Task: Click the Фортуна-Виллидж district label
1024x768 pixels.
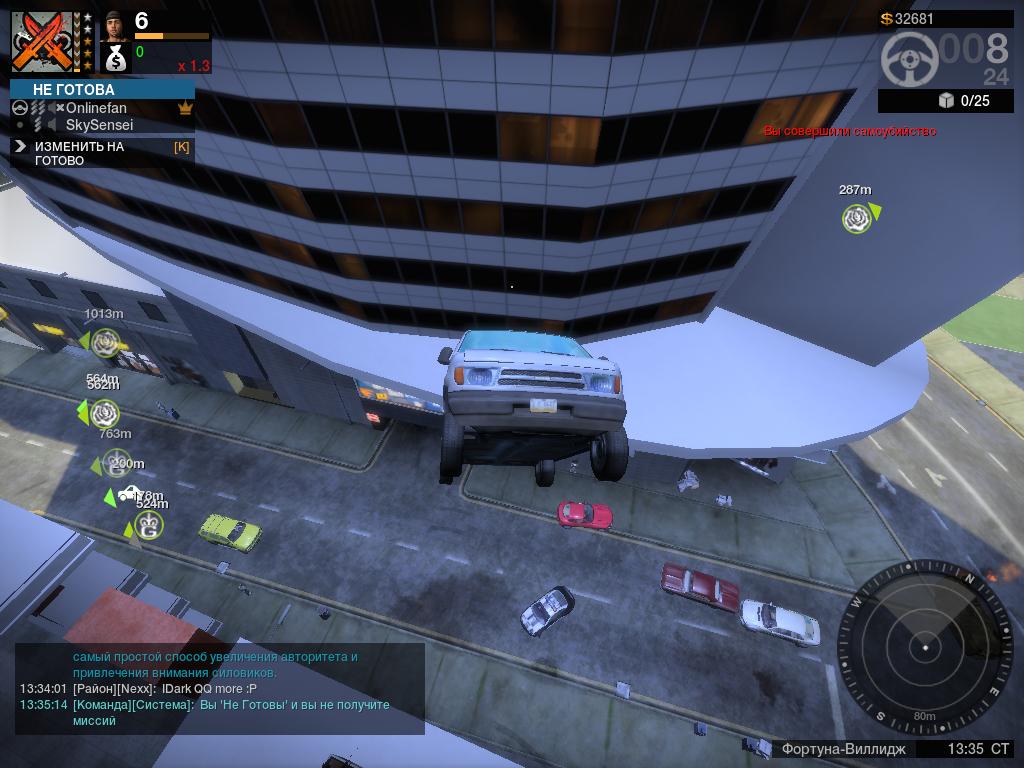Action: click(x=843, y=749)
